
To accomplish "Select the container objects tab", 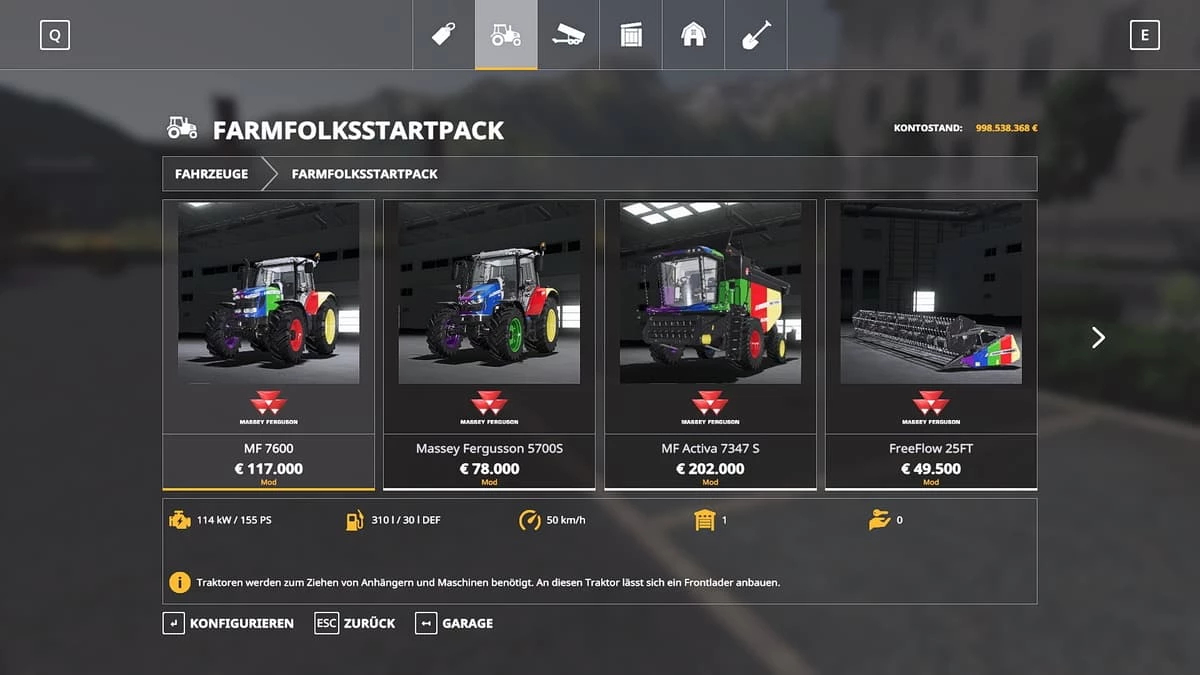I will (631, 35).
